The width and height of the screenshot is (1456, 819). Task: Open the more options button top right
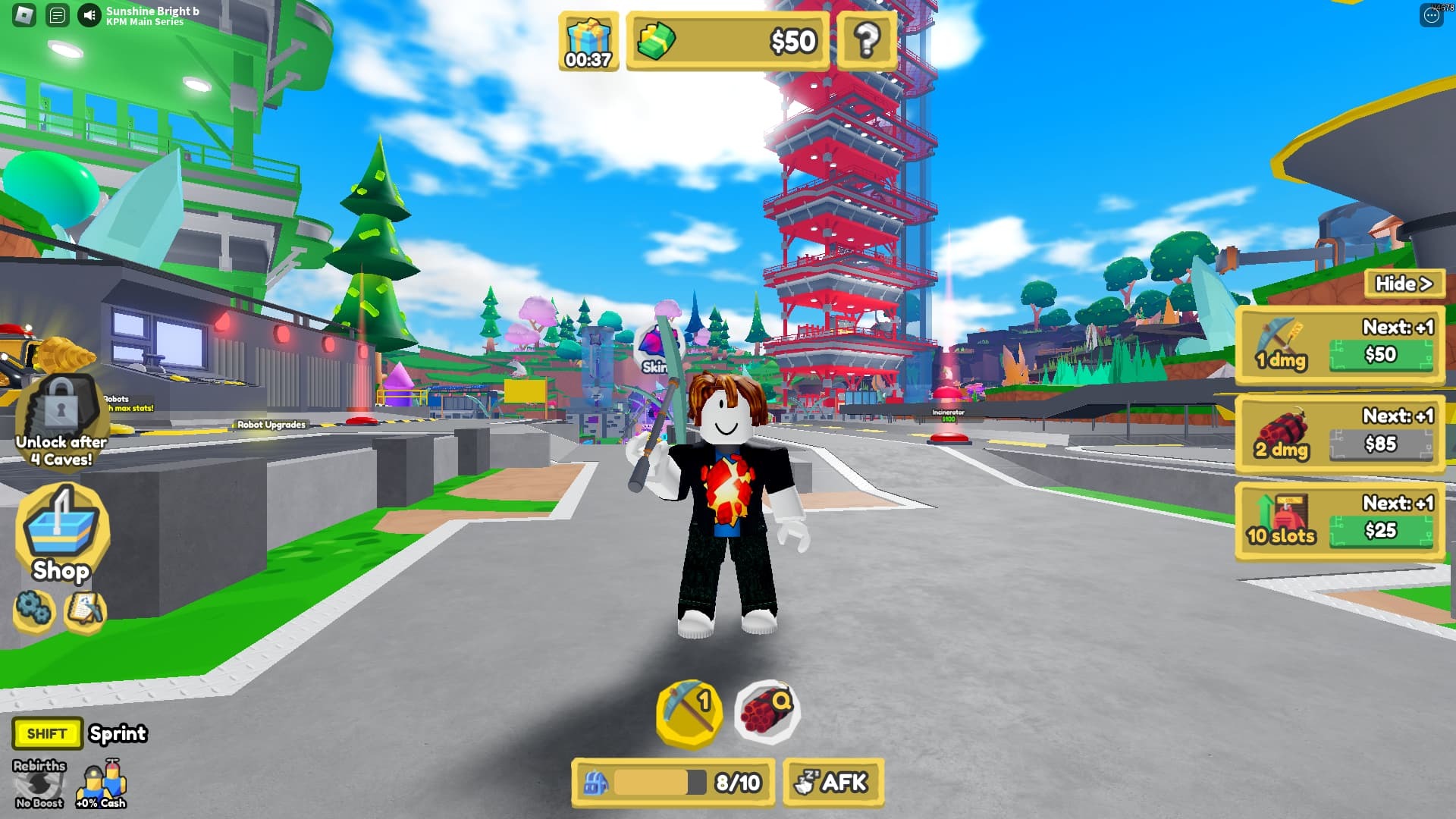pyautogui.click(x=1431, y=15)
